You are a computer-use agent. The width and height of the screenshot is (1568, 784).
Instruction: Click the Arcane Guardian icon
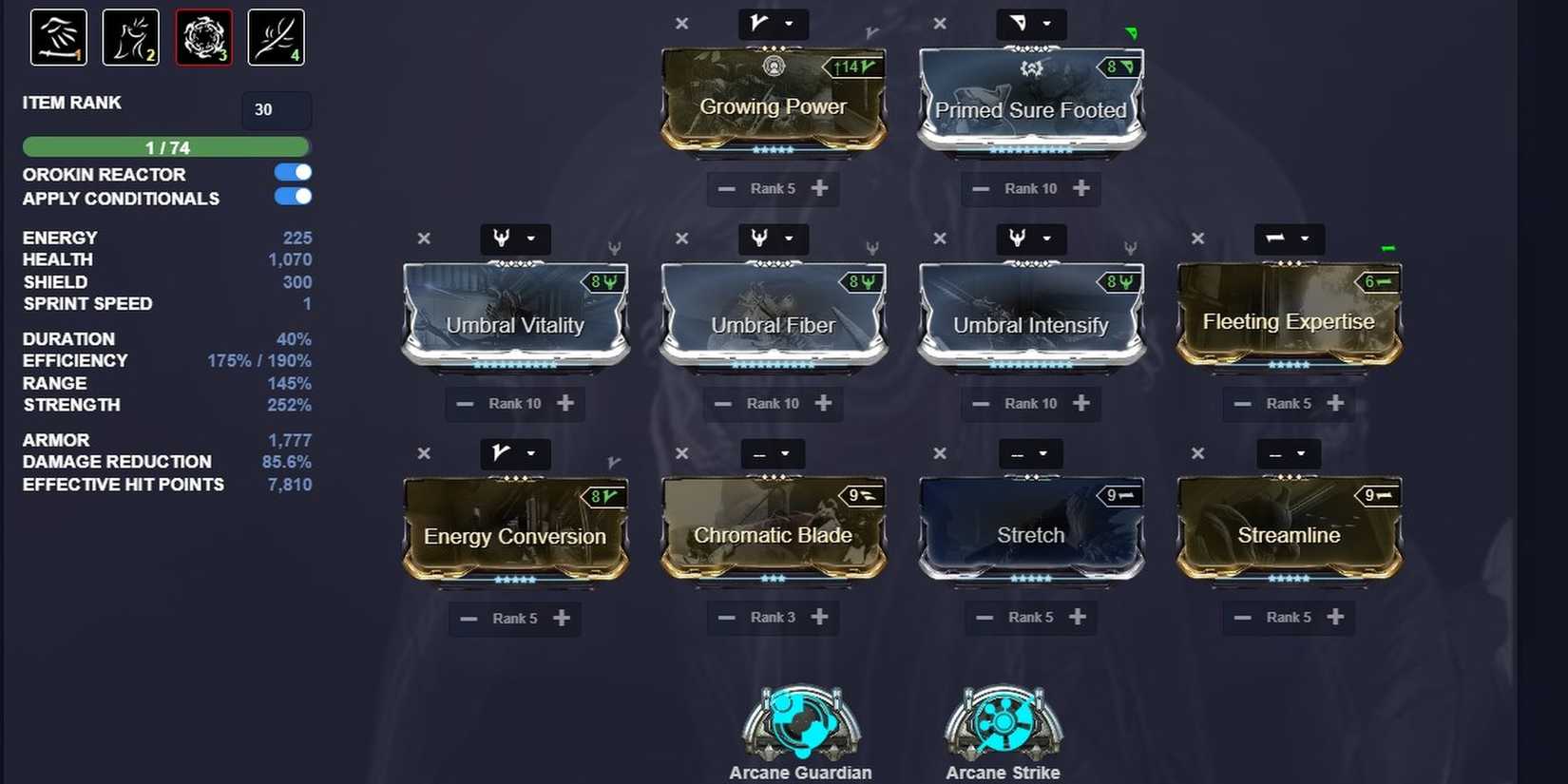[x=800, y=722]
